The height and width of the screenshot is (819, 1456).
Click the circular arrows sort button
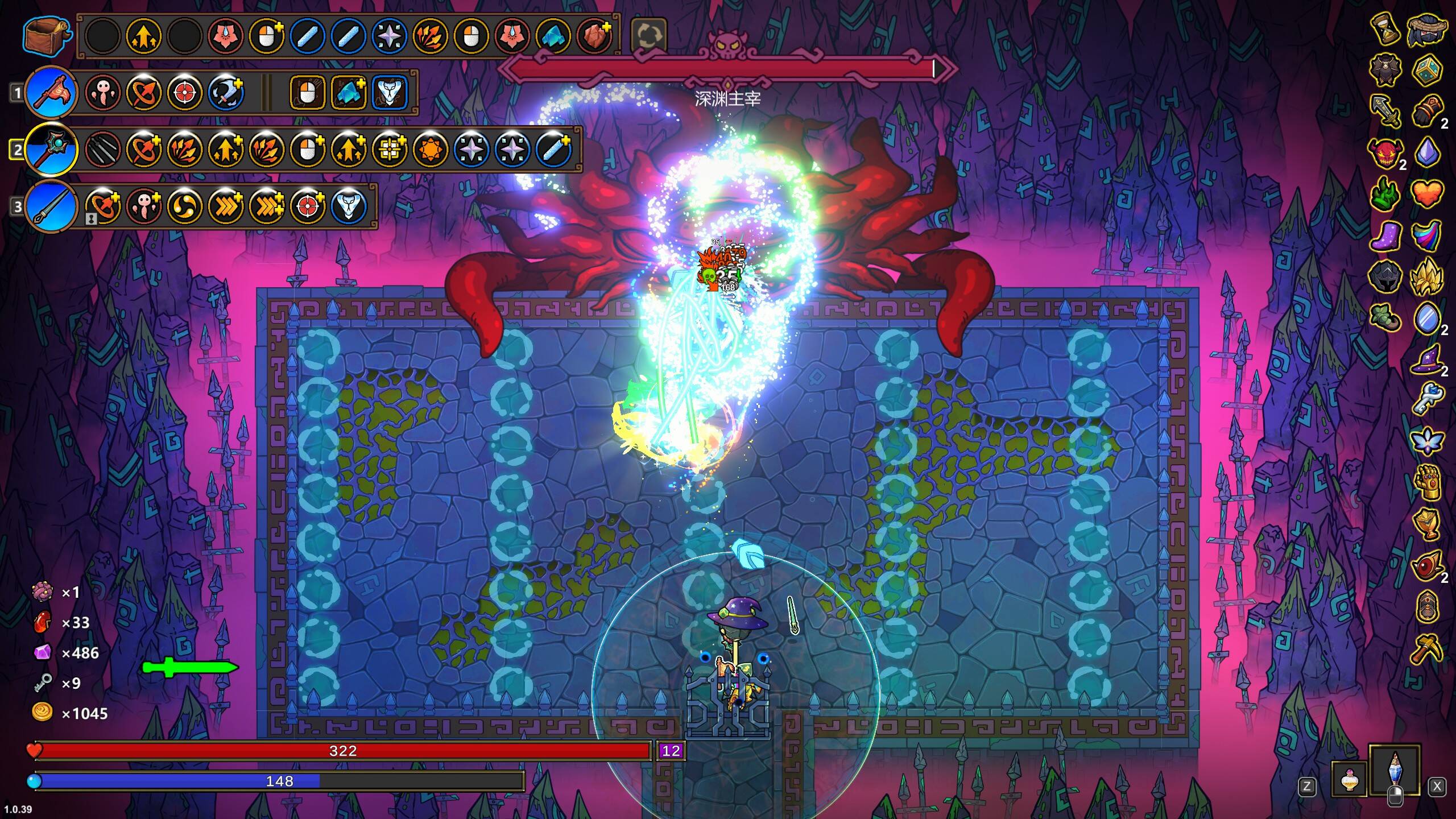[648, 35]
